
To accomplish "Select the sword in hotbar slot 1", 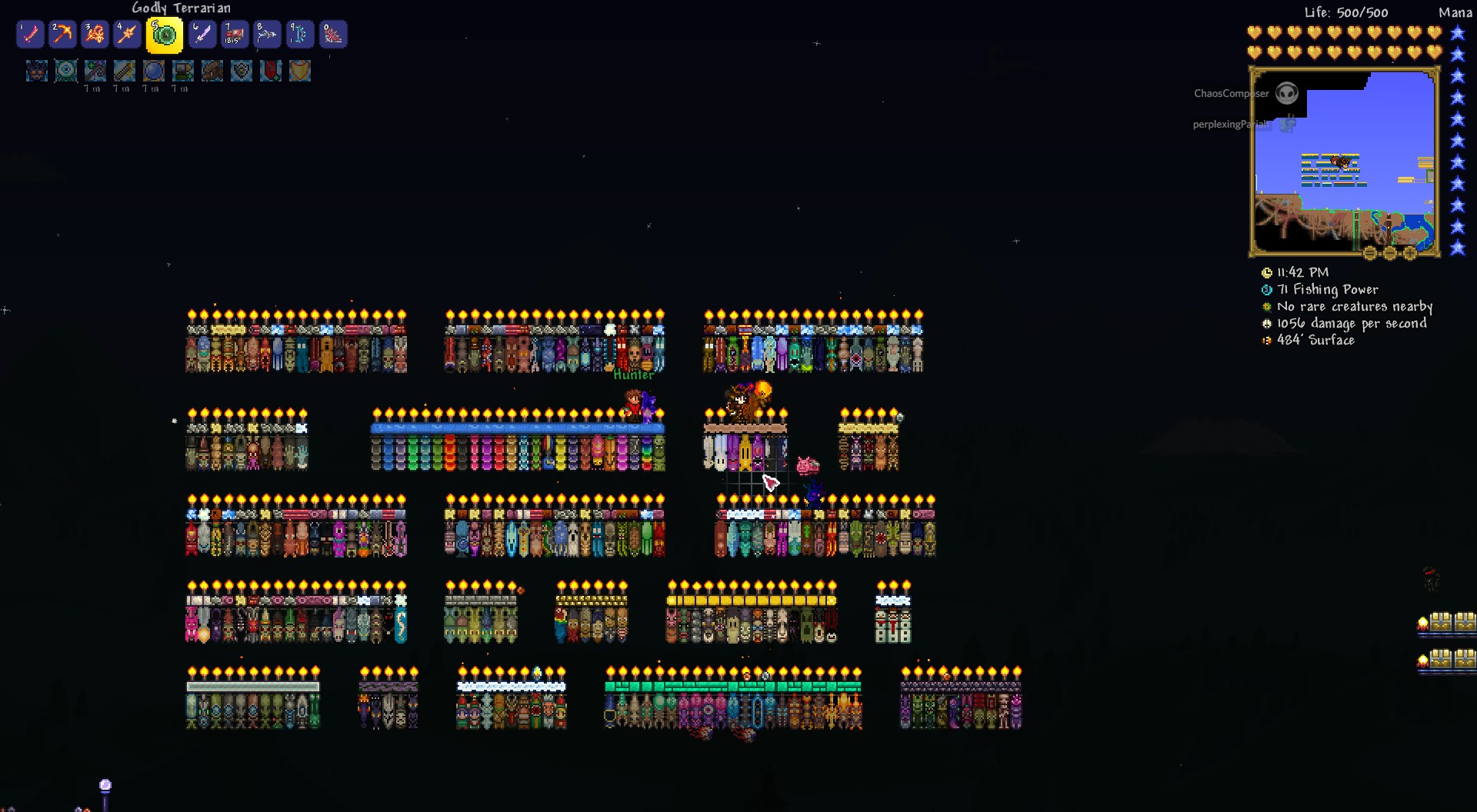I will coord(30,34).
